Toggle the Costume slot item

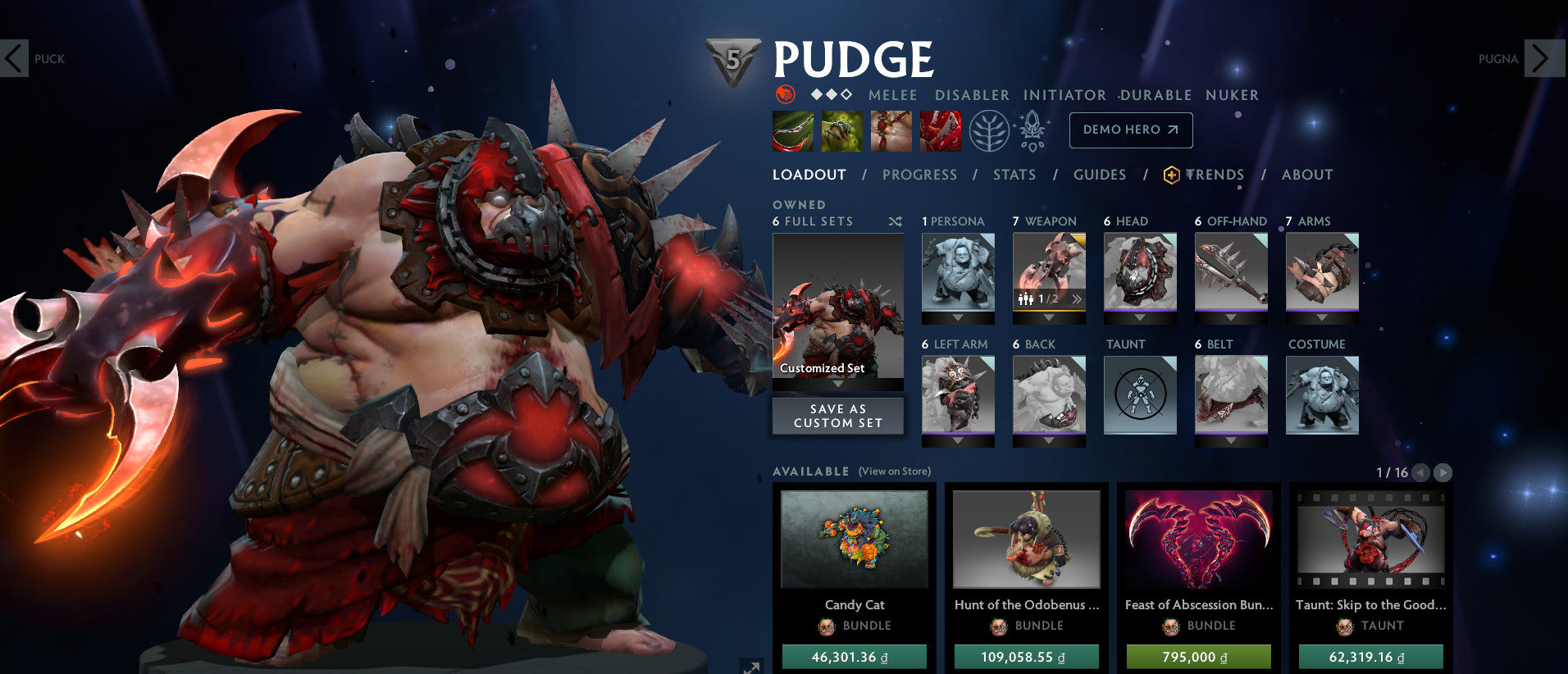pyautogui.click(x=1321, y=396)
